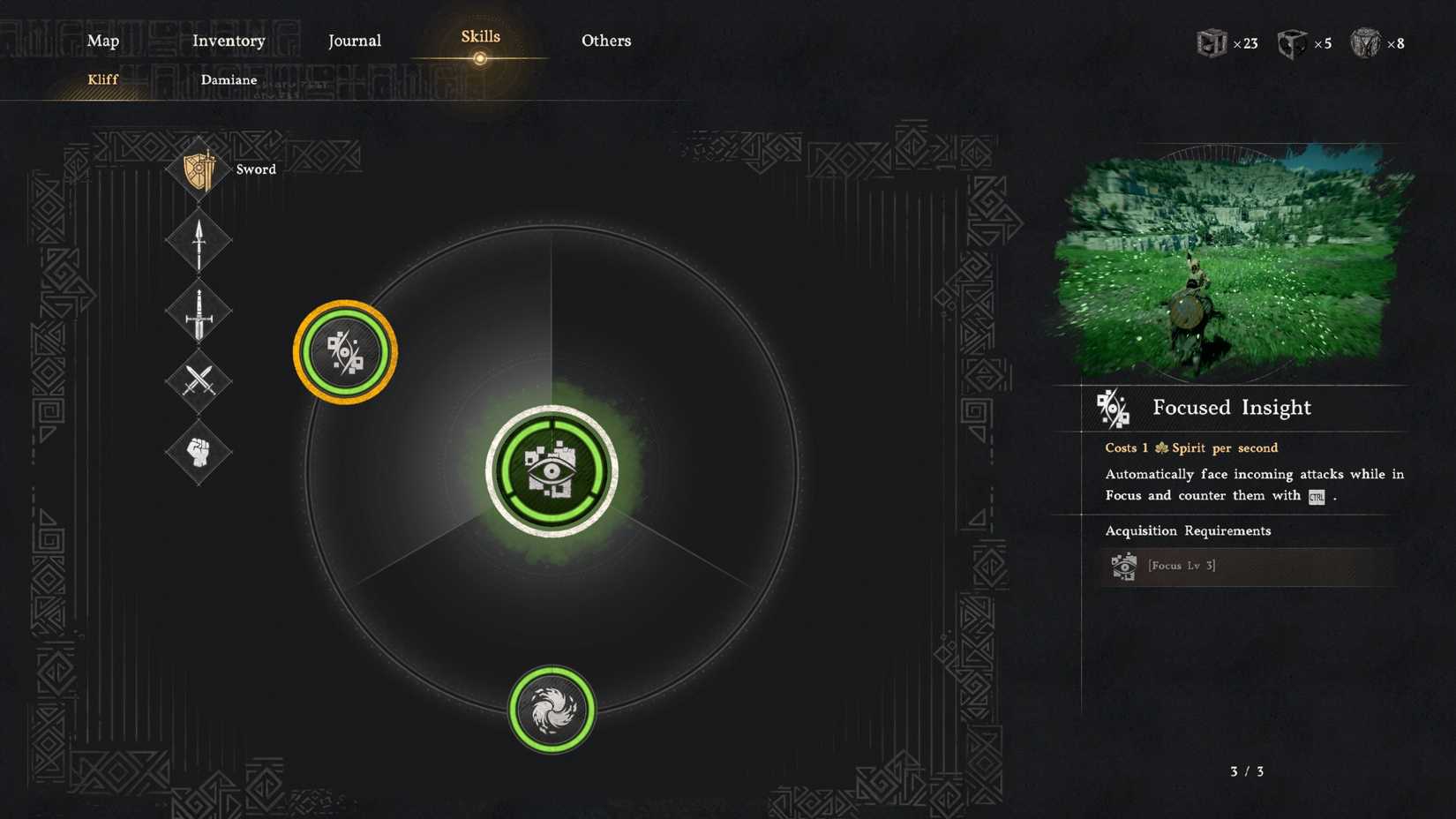Screen dimensions: 1456x819
Task: Open the Sword skill category shield icon
Action: point(198,169)
